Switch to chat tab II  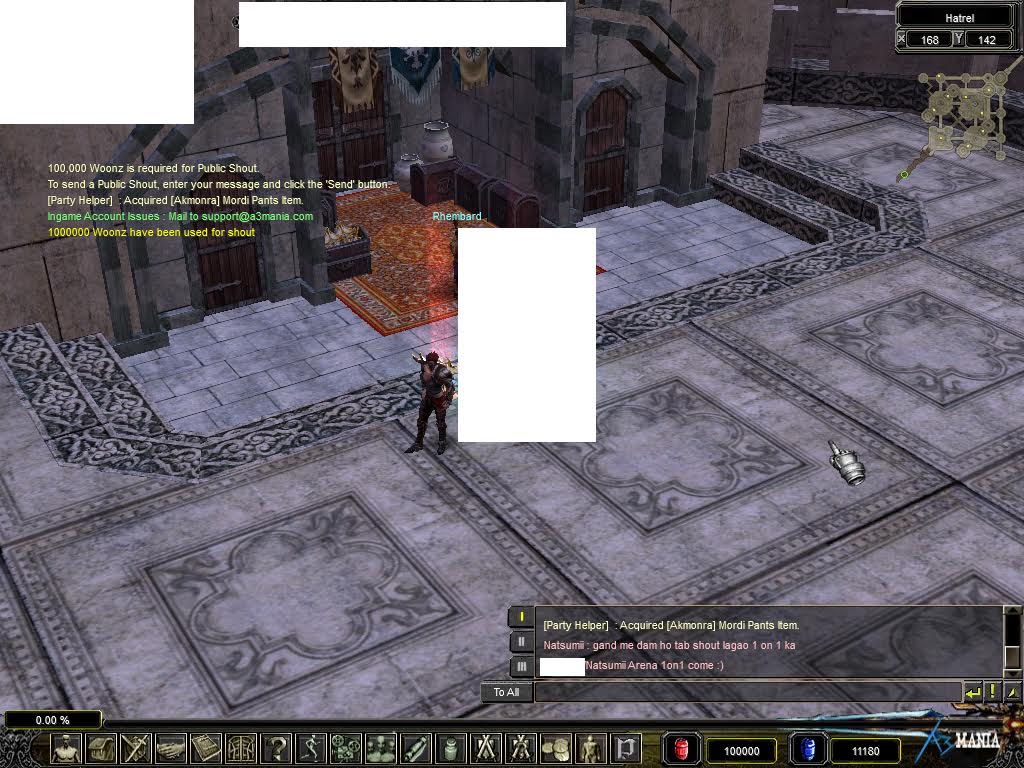[521, 641]
